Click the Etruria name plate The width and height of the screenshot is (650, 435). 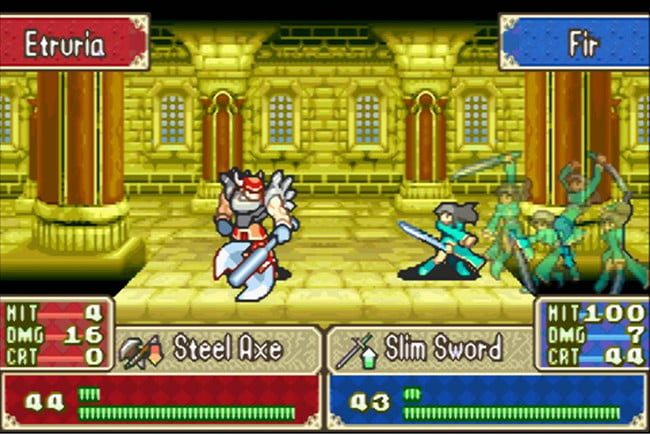coord(74,43)
